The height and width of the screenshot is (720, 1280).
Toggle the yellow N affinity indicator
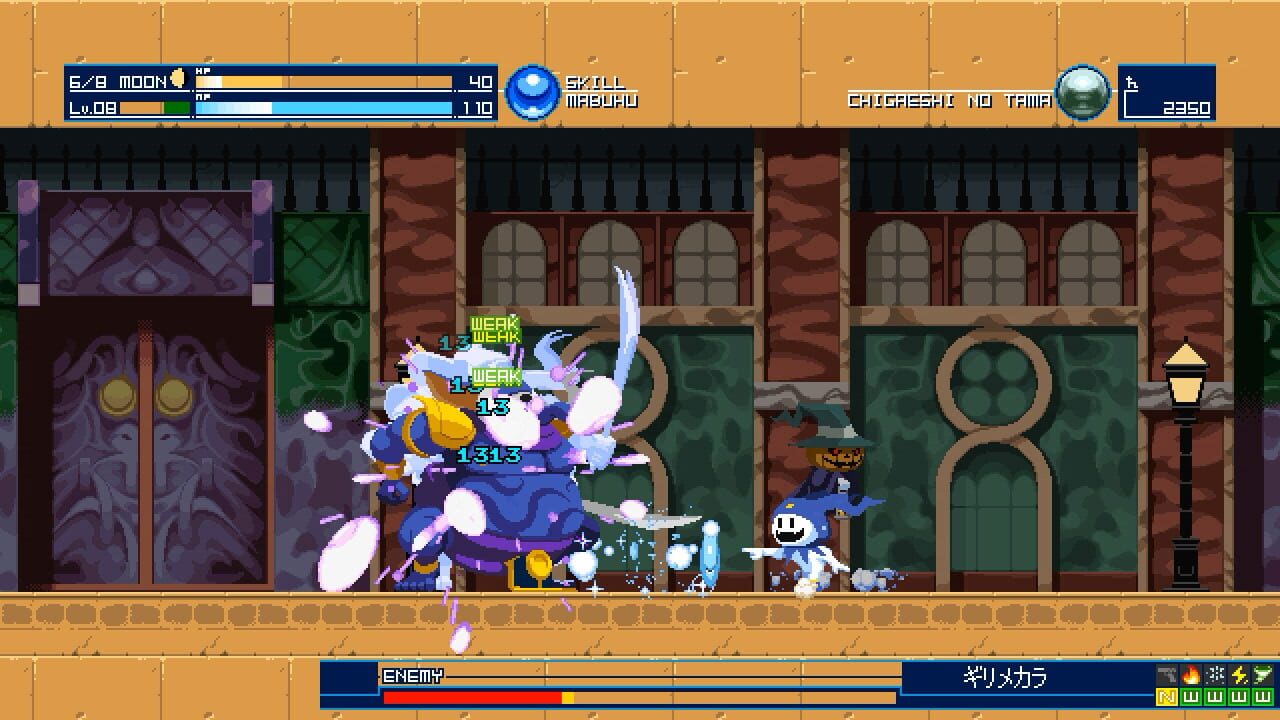(x=1166, y=697)
